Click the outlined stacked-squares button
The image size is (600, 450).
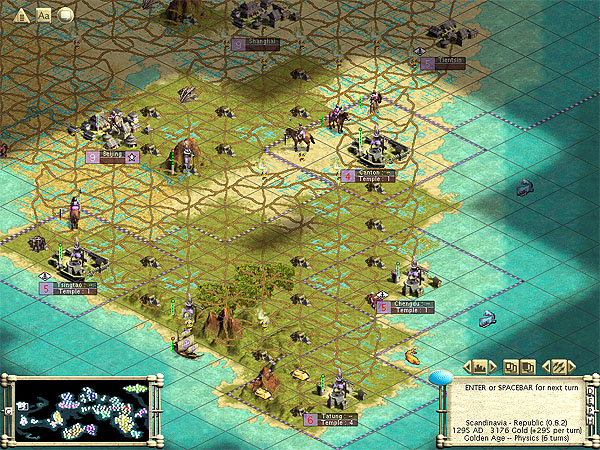tap(509, 366)
